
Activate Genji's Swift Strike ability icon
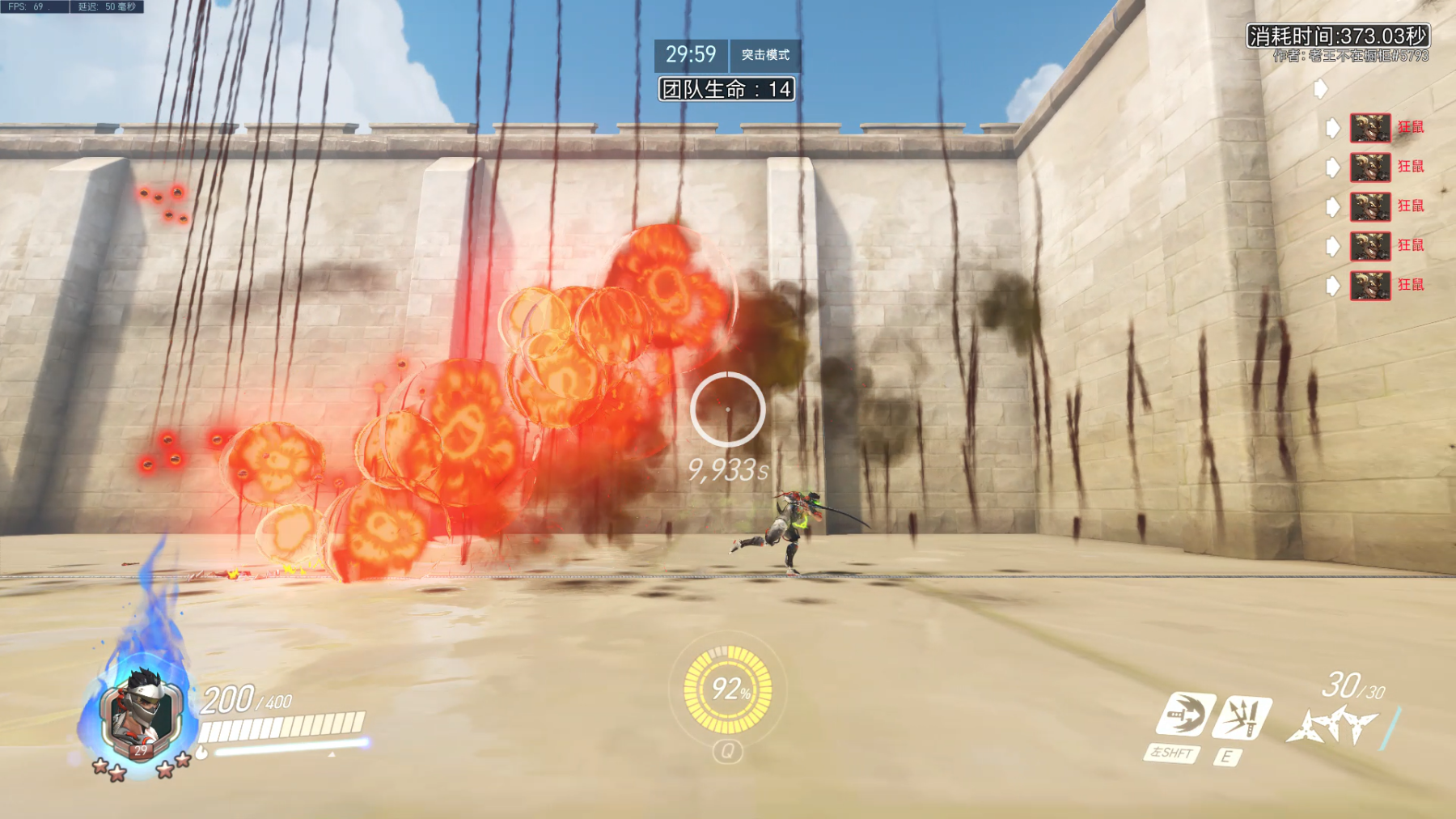coord(1185,715)
